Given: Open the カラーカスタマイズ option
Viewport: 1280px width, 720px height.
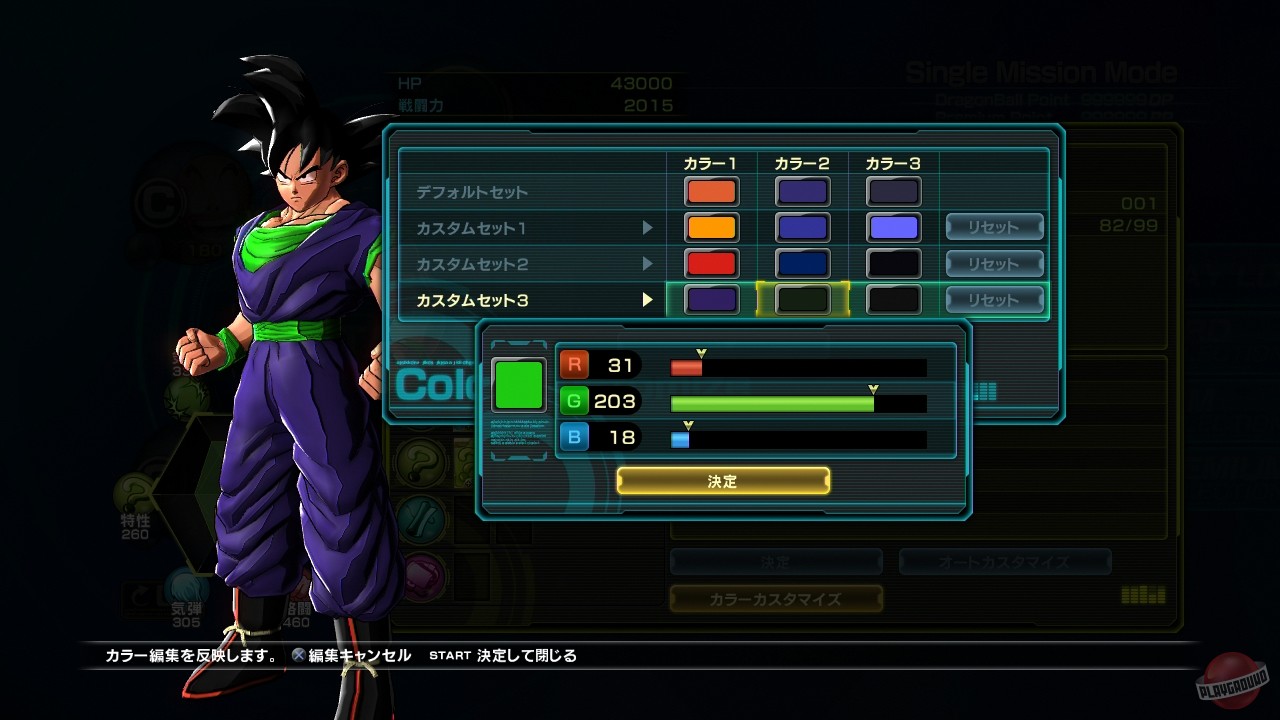Looking at the screenshot, I should coord(777,599).
